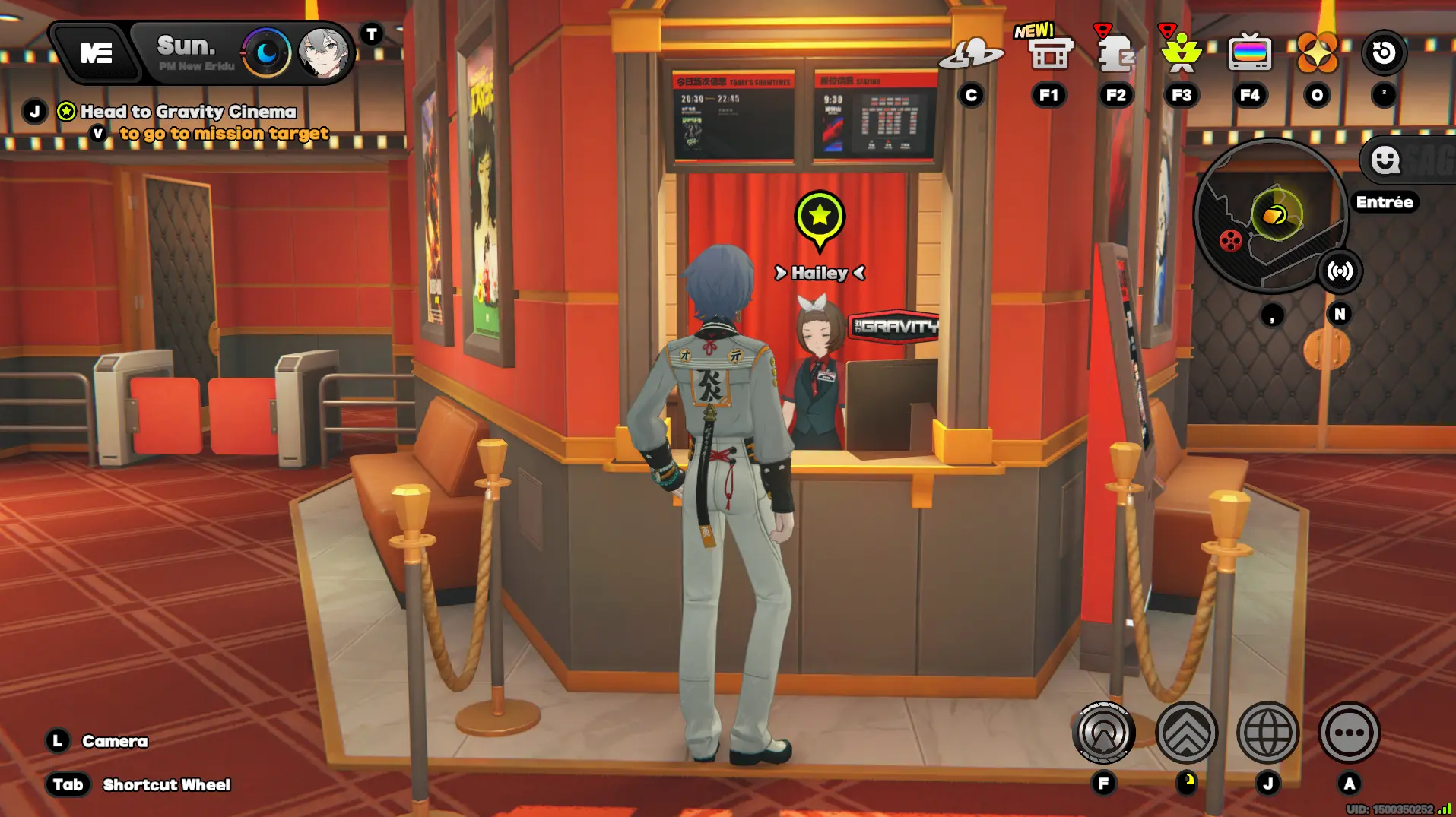Open the orange four-petal clover icon
Image resolution: width=1456 pixels, height=817 pixels.
tap(1317, 53)
